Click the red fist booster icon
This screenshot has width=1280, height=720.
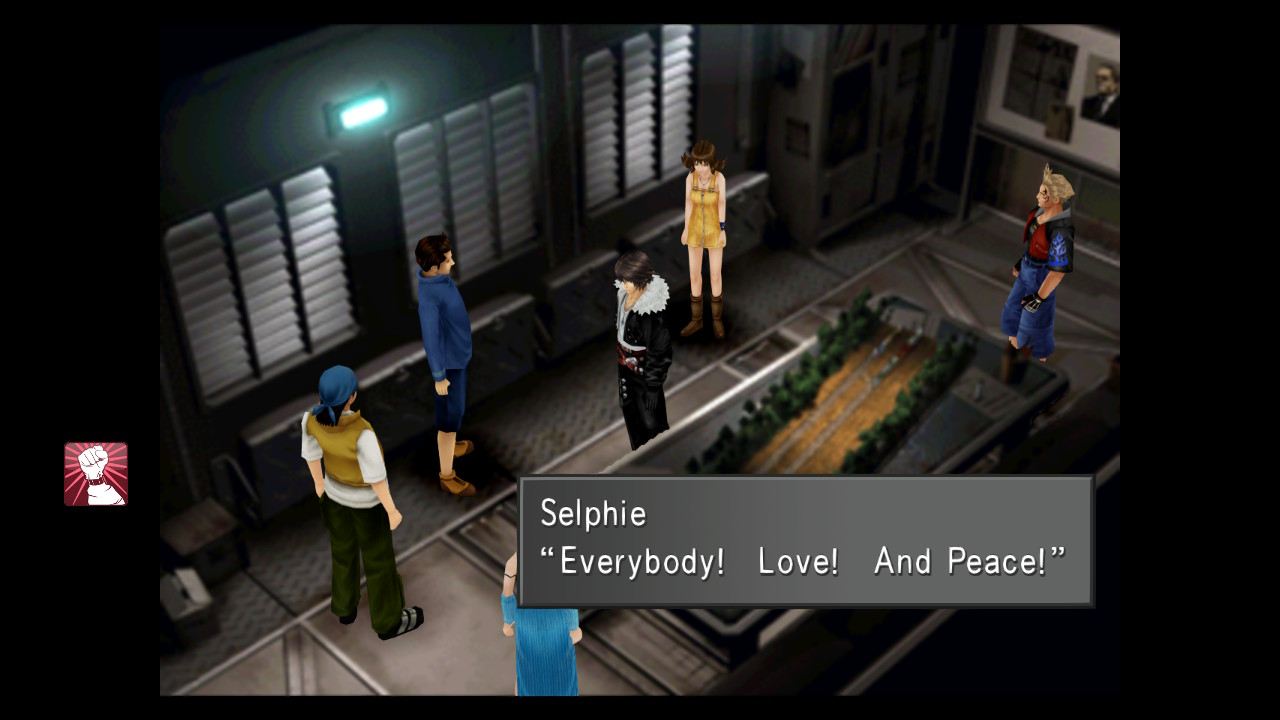tap(96, 474)
